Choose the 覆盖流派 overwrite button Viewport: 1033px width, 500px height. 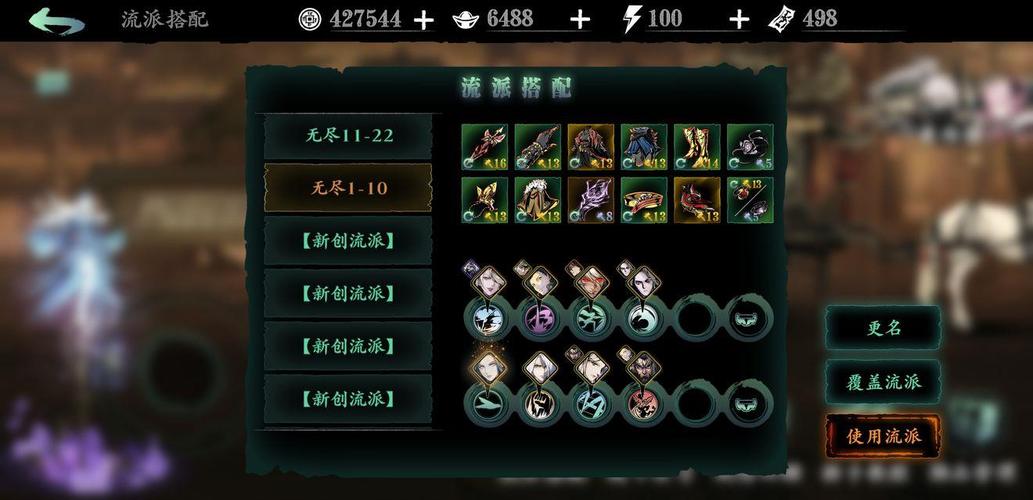[883, 382]
